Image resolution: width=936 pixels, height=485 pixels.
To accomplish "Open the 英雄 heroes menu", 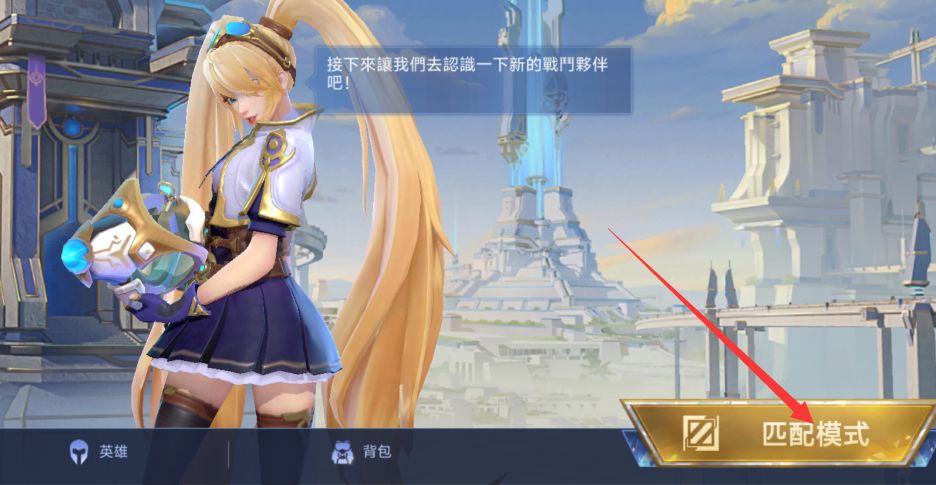I will coord(98,452).
